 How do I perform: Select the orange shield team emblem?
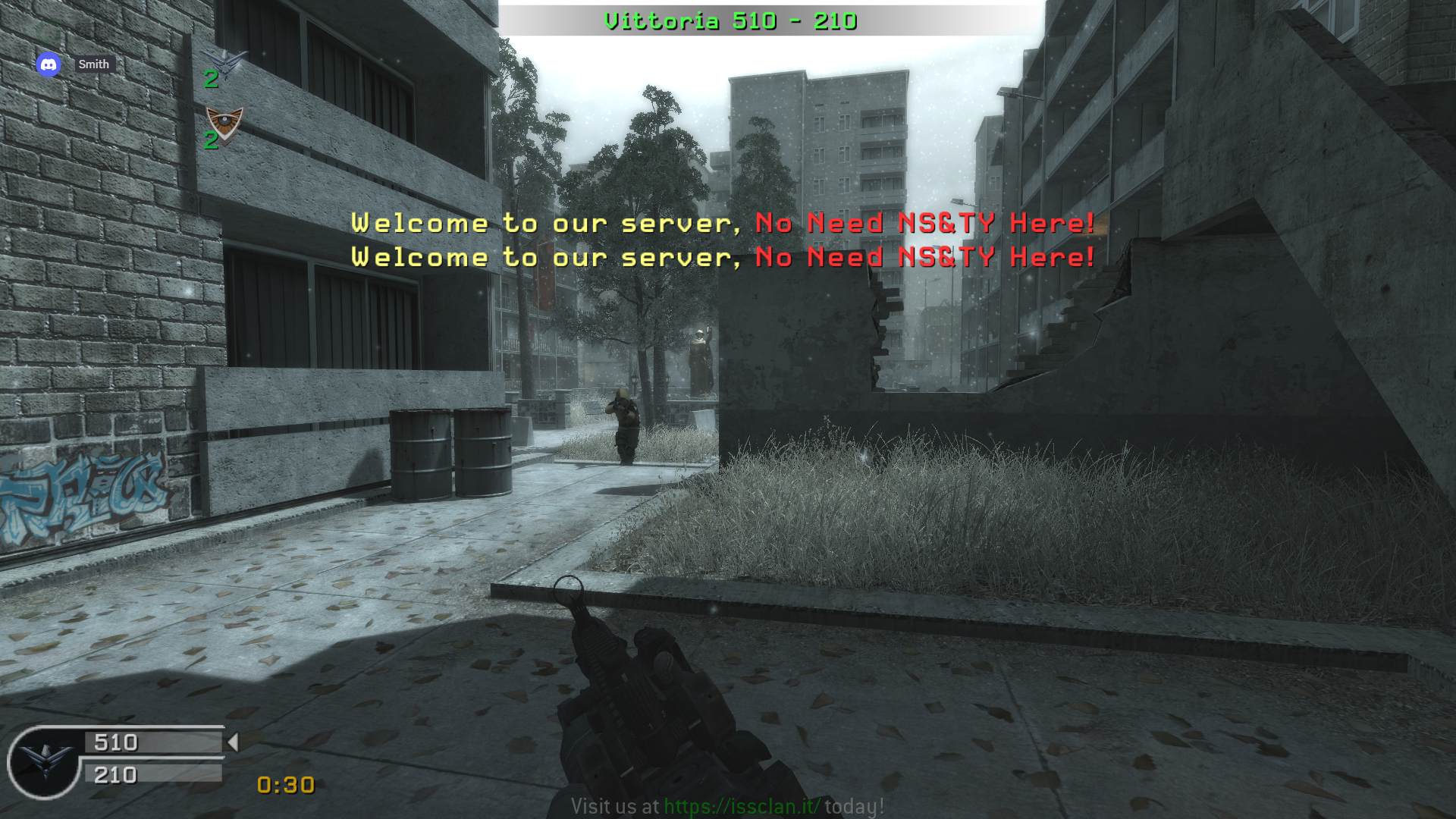(224, 122)
